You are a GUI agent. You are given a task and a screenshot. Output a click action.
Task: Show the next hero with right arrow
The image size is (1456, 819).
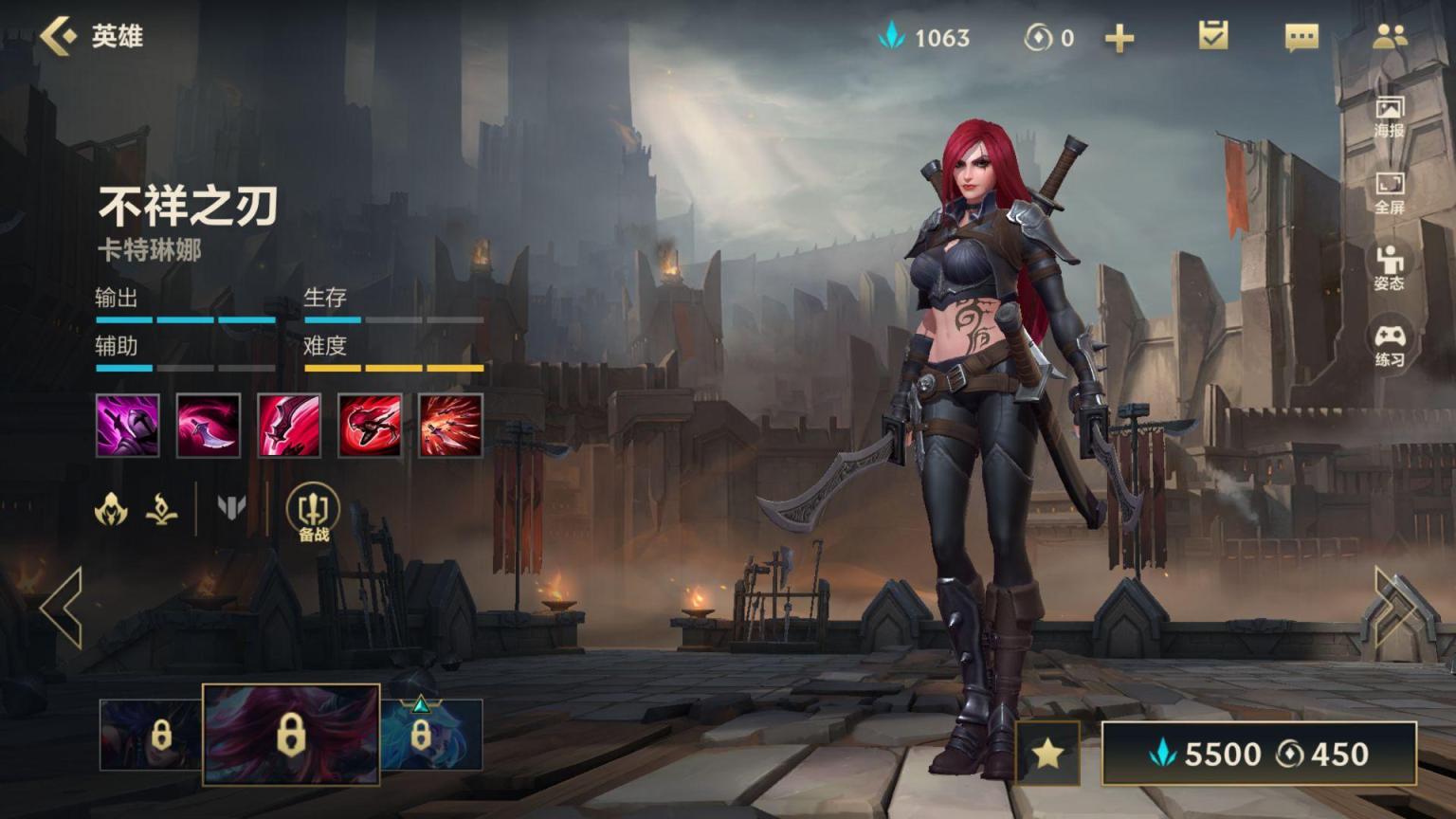click(x=1395, y=608)
